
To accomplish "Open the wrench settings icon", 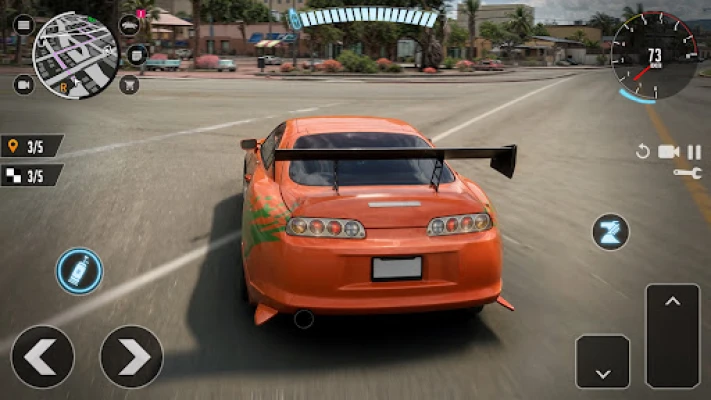I will coord(688,174).
